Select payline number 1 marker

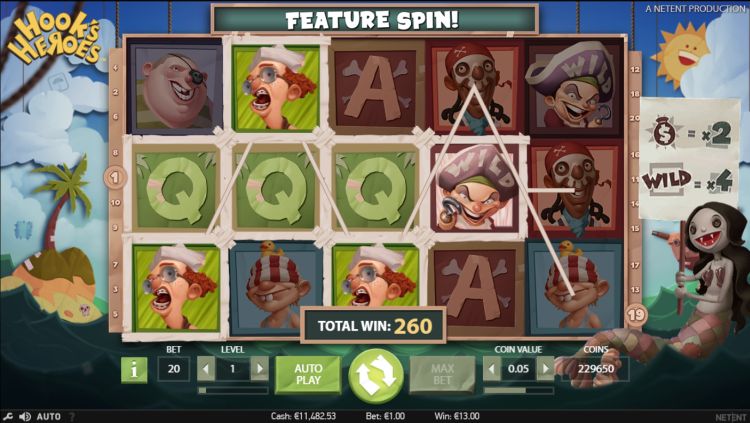pyautogui.click(x=113, y=178)
